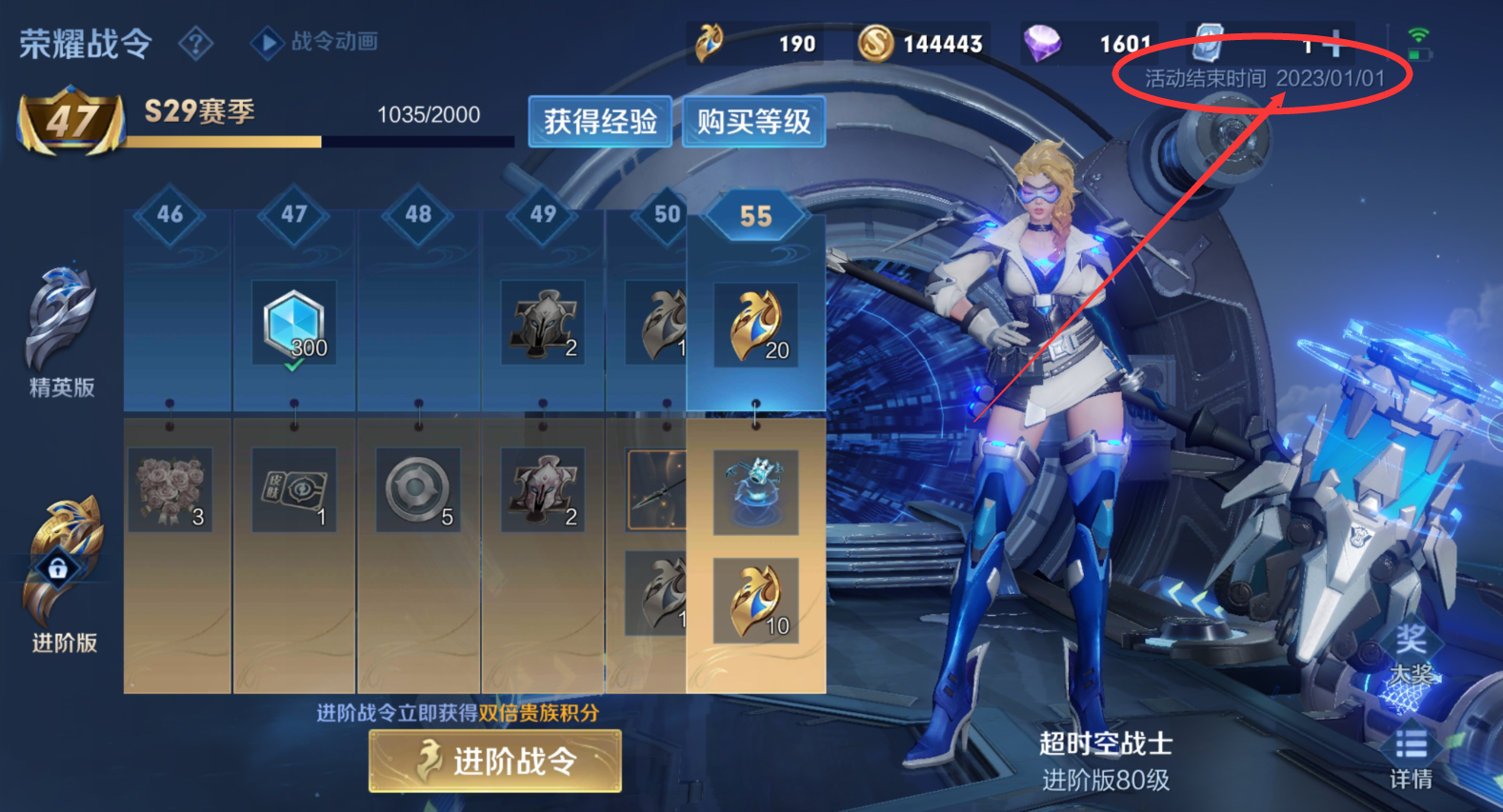This screenshot has width=1503, height=812.
Task: Tap the purple diamond currency icon
Action: pos(1043,43)
